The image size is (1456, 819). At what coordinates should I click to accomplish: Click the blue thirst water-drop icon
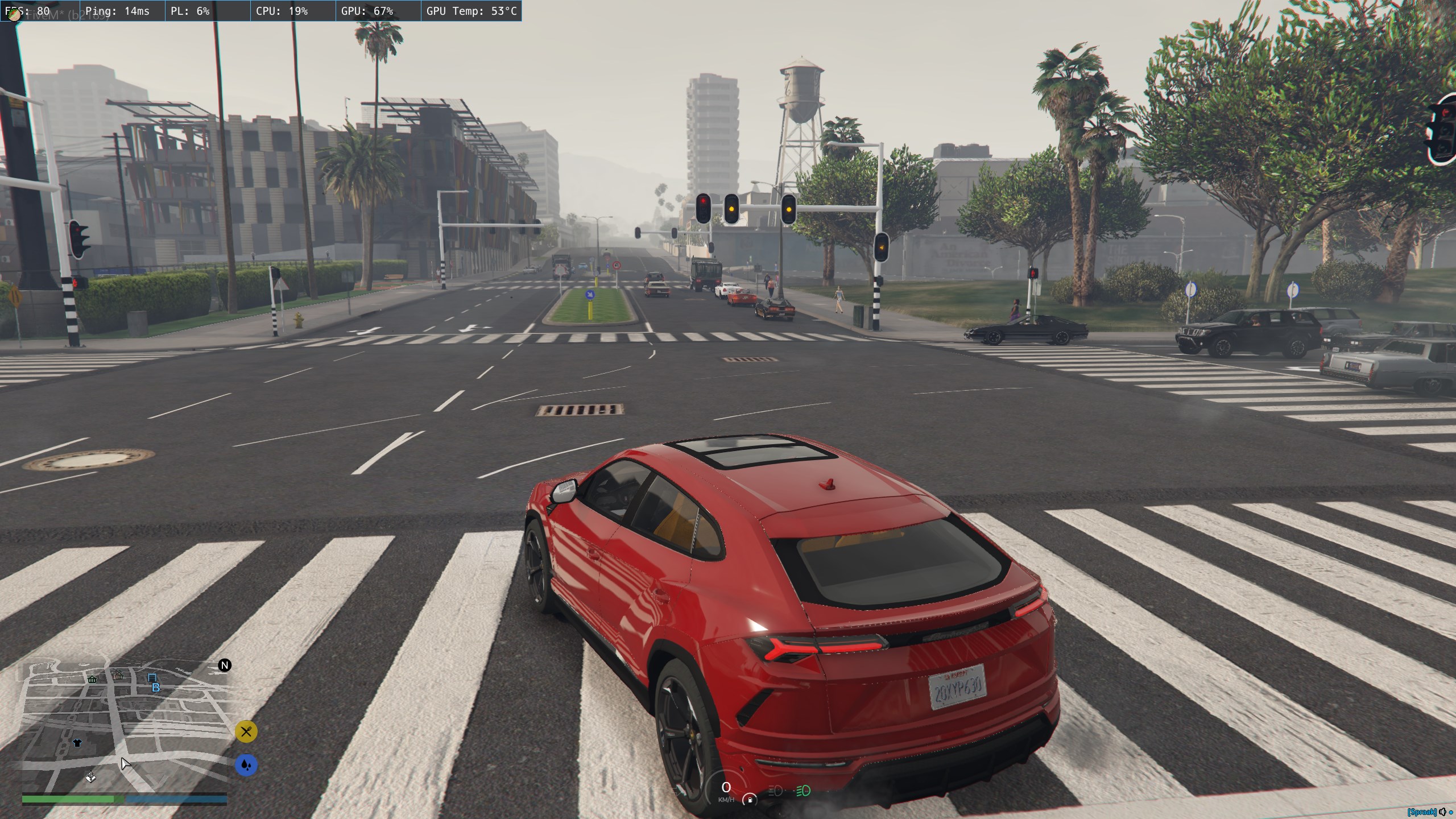[x=246, y=765]
